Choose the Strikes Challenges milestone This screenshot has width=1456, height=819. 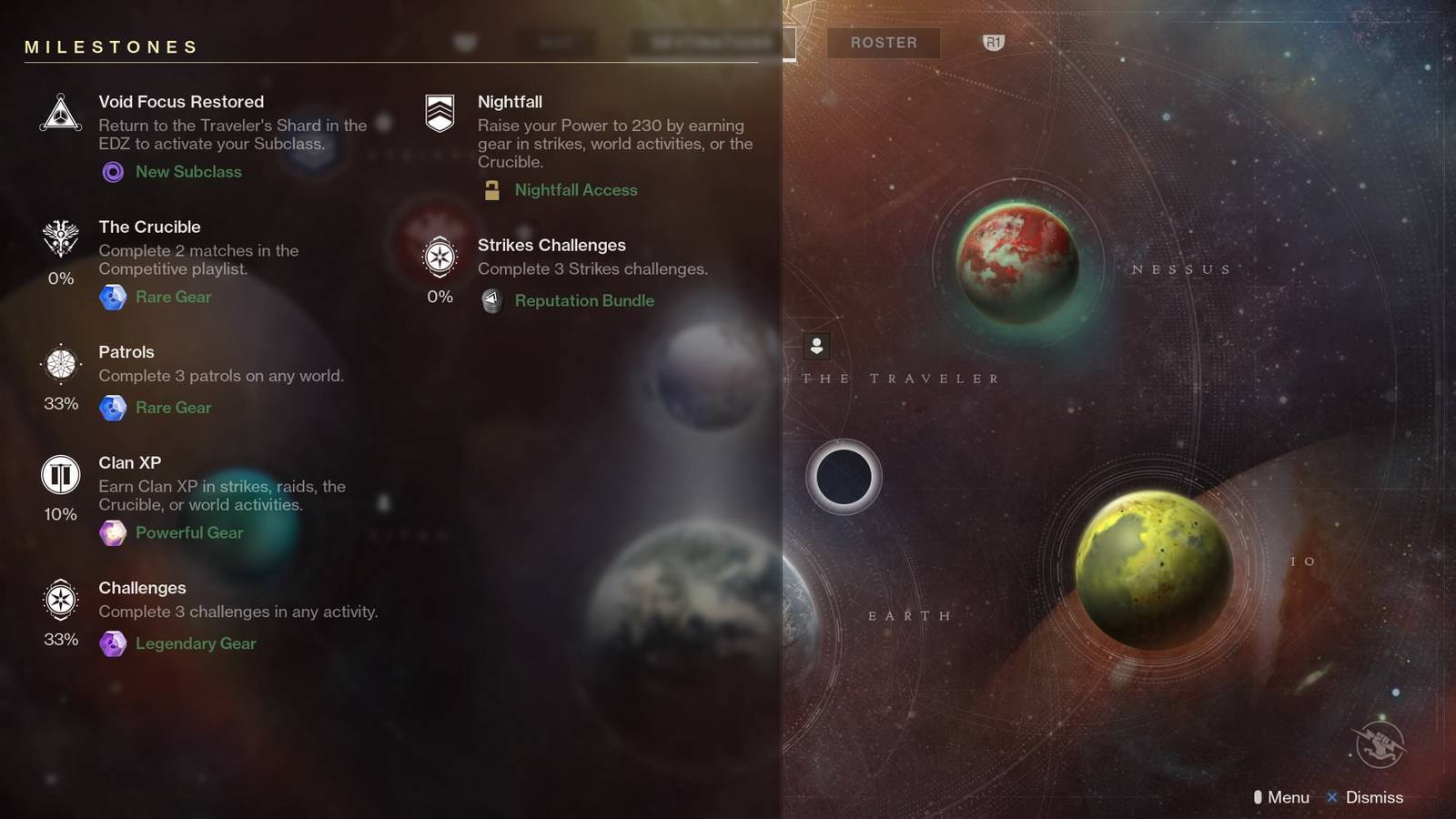pyautogui.click(x=551, y=245)
